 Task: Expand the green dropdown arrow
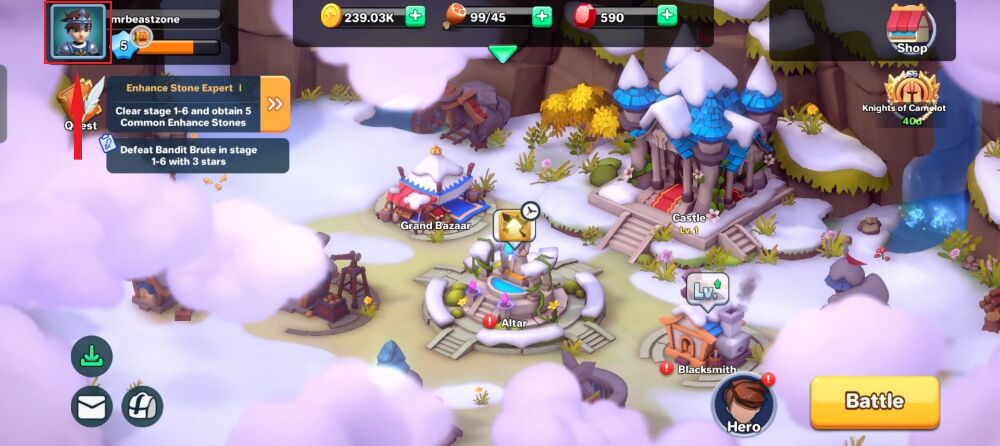pyautogui.click(x=503, y=54)
